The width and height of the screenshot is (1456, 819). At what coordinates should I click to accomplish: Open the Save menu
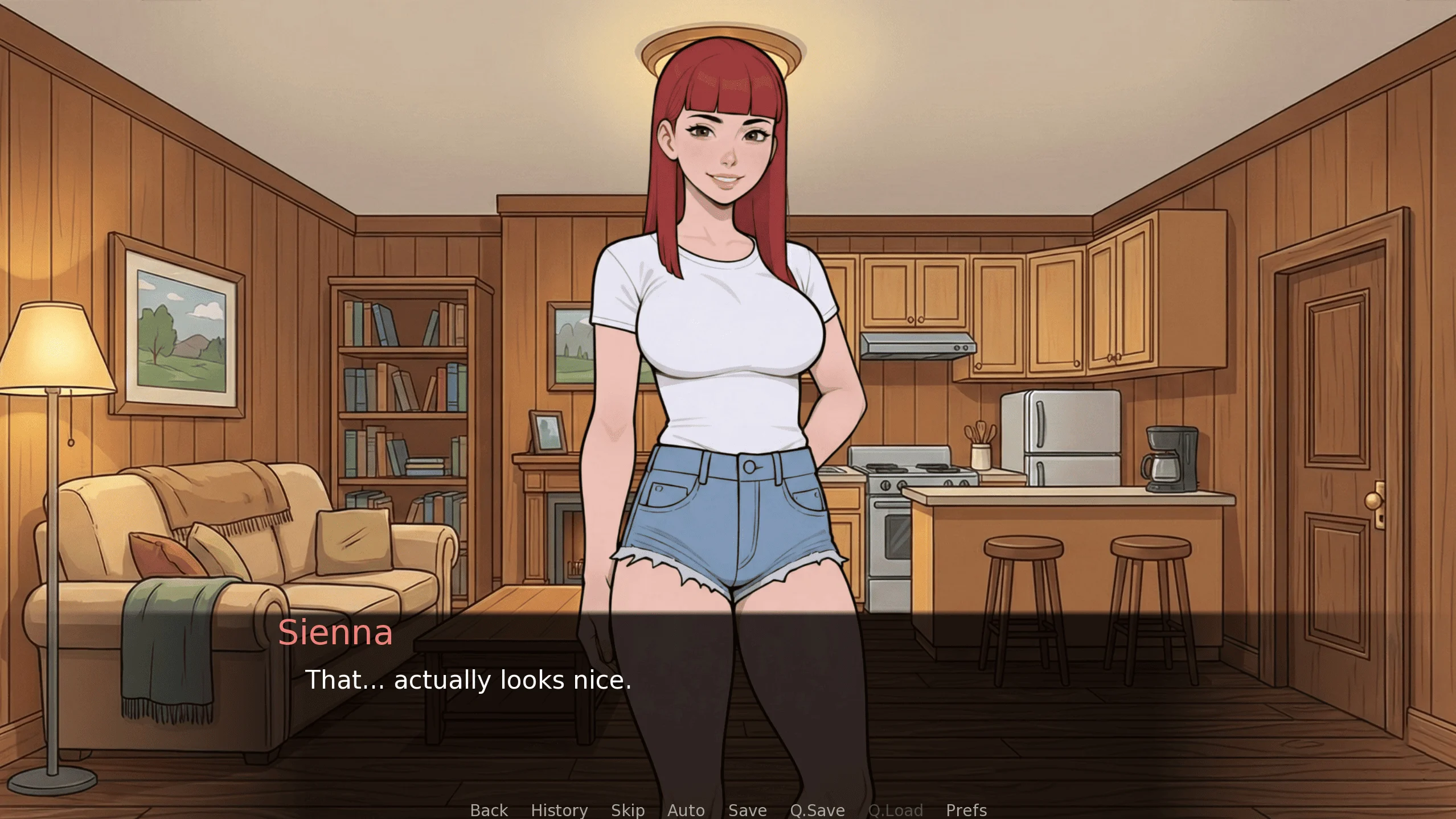click(747, 810)
